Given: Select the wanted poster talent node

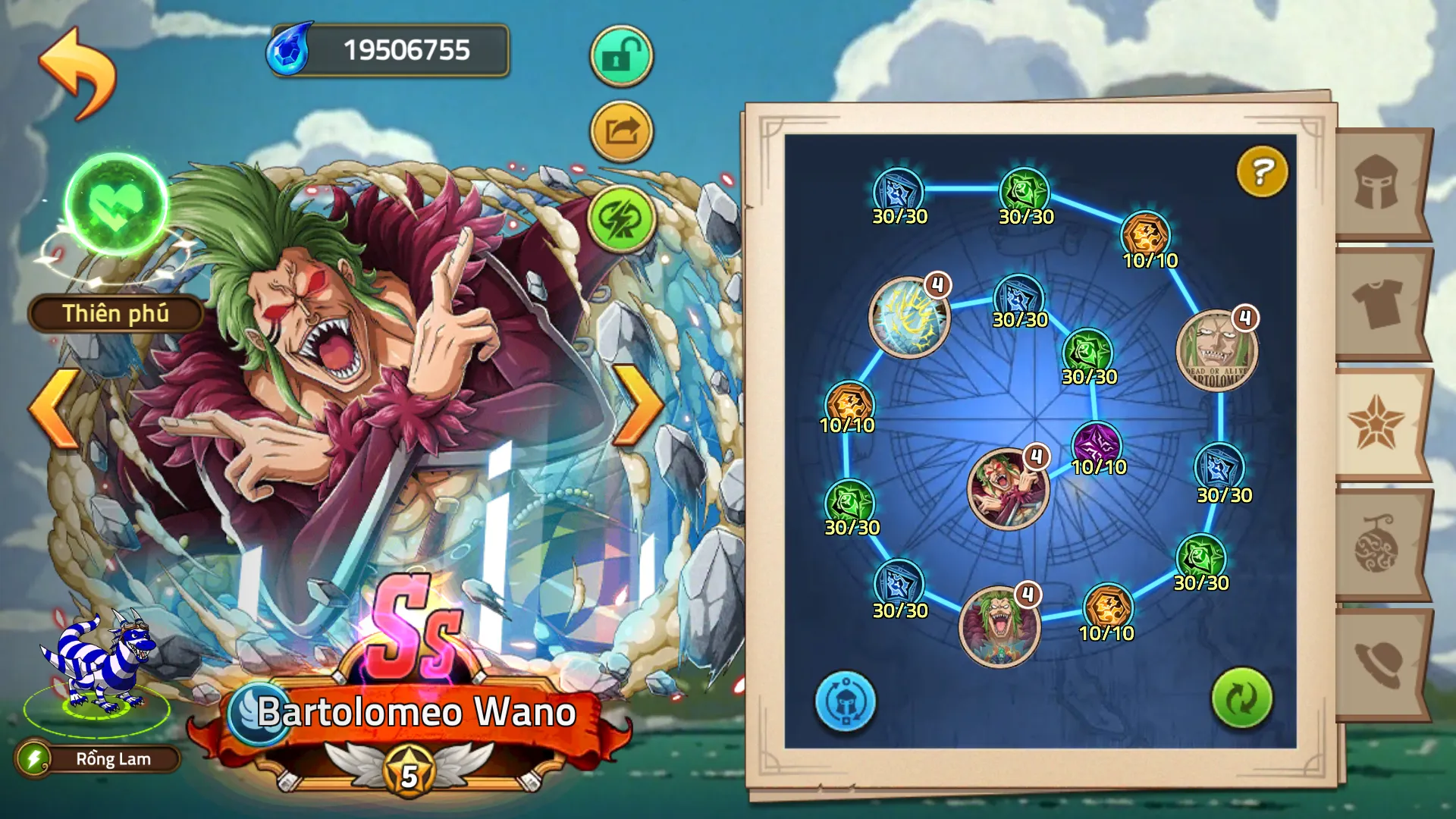Looking at the screenshot, I should click(1216, 351).
